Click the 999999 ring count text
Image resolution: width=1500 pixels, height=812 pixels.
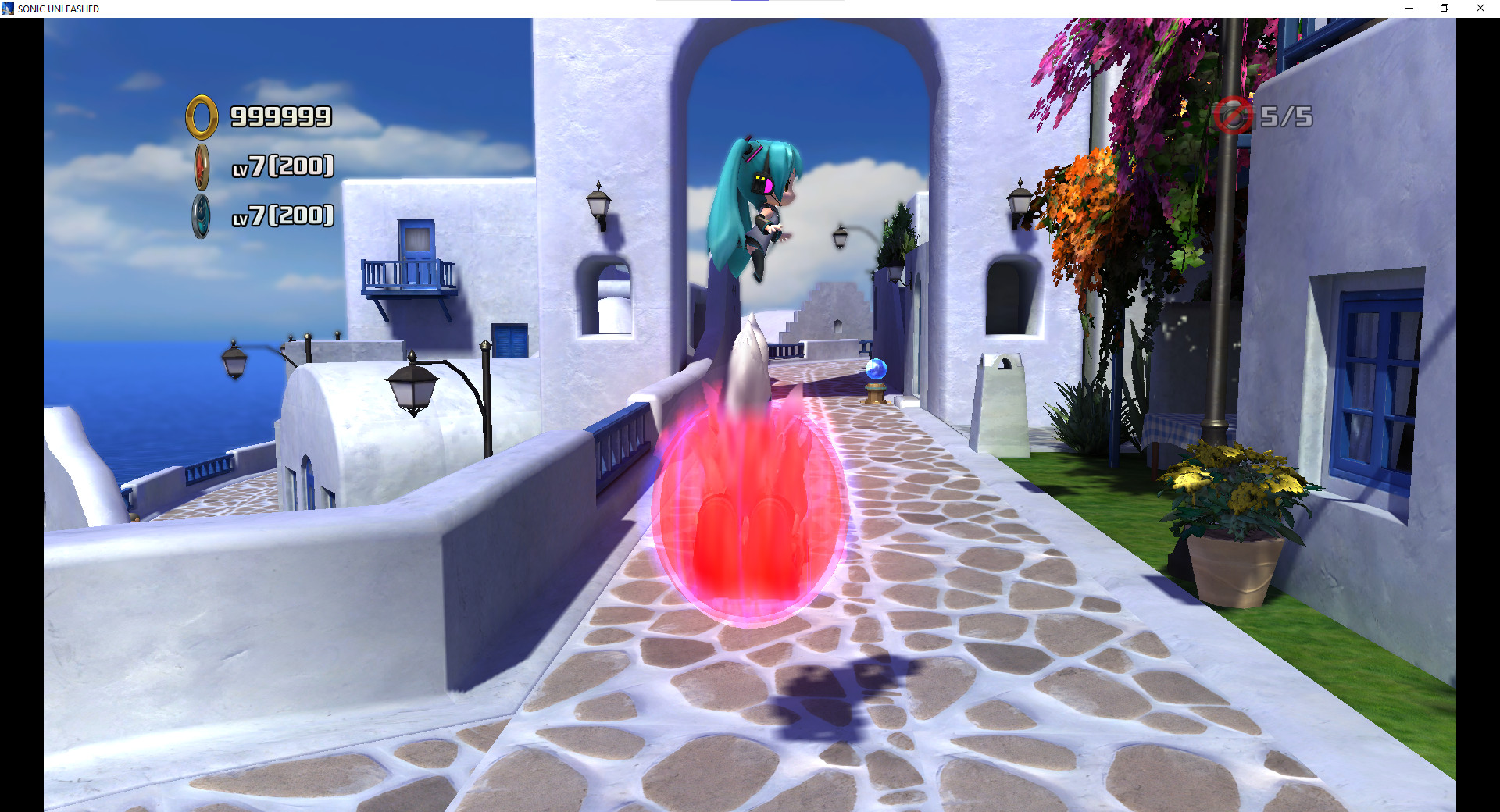(x=280, y=116)
